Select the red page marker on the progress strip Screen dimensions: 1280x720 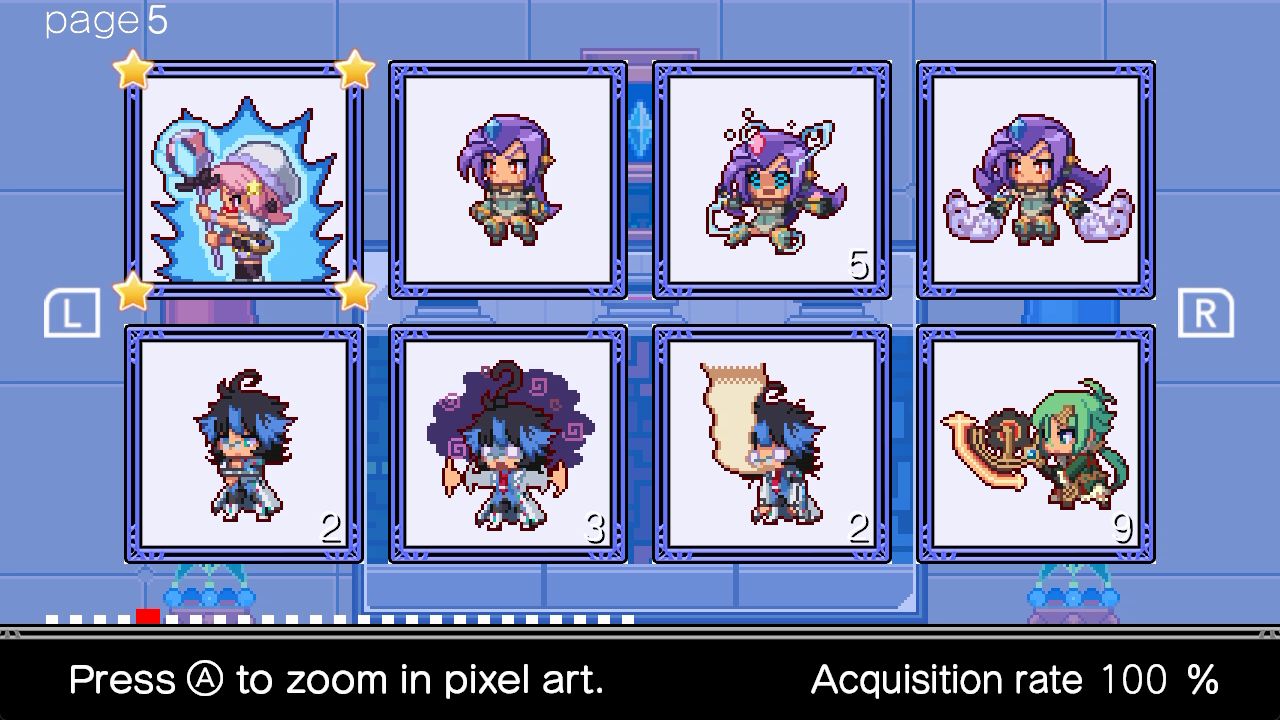[x=146, y=617]
